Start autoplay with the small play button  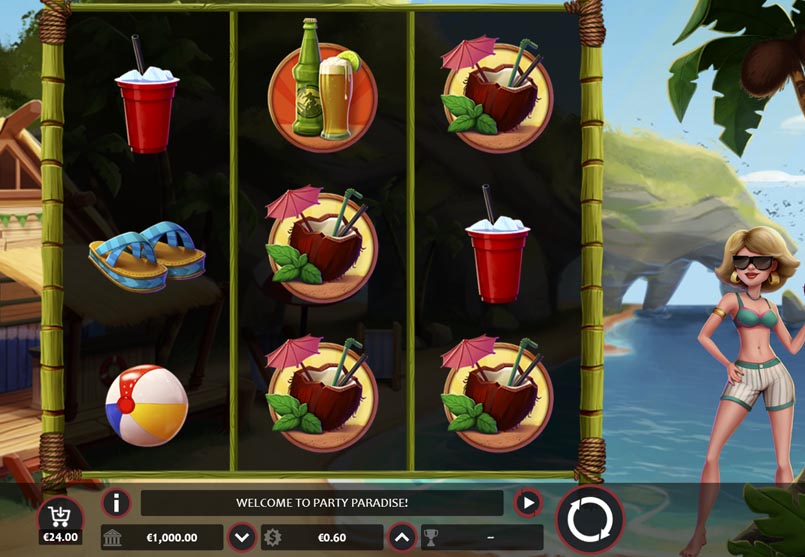point(527,503)
